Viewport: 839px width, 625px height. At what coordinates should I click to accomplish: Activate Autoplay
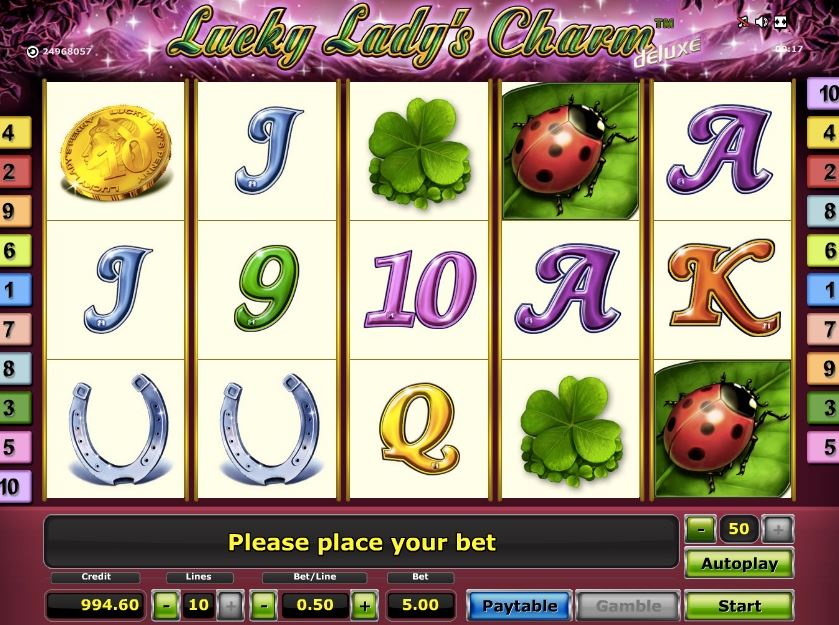tap(739, 563)
